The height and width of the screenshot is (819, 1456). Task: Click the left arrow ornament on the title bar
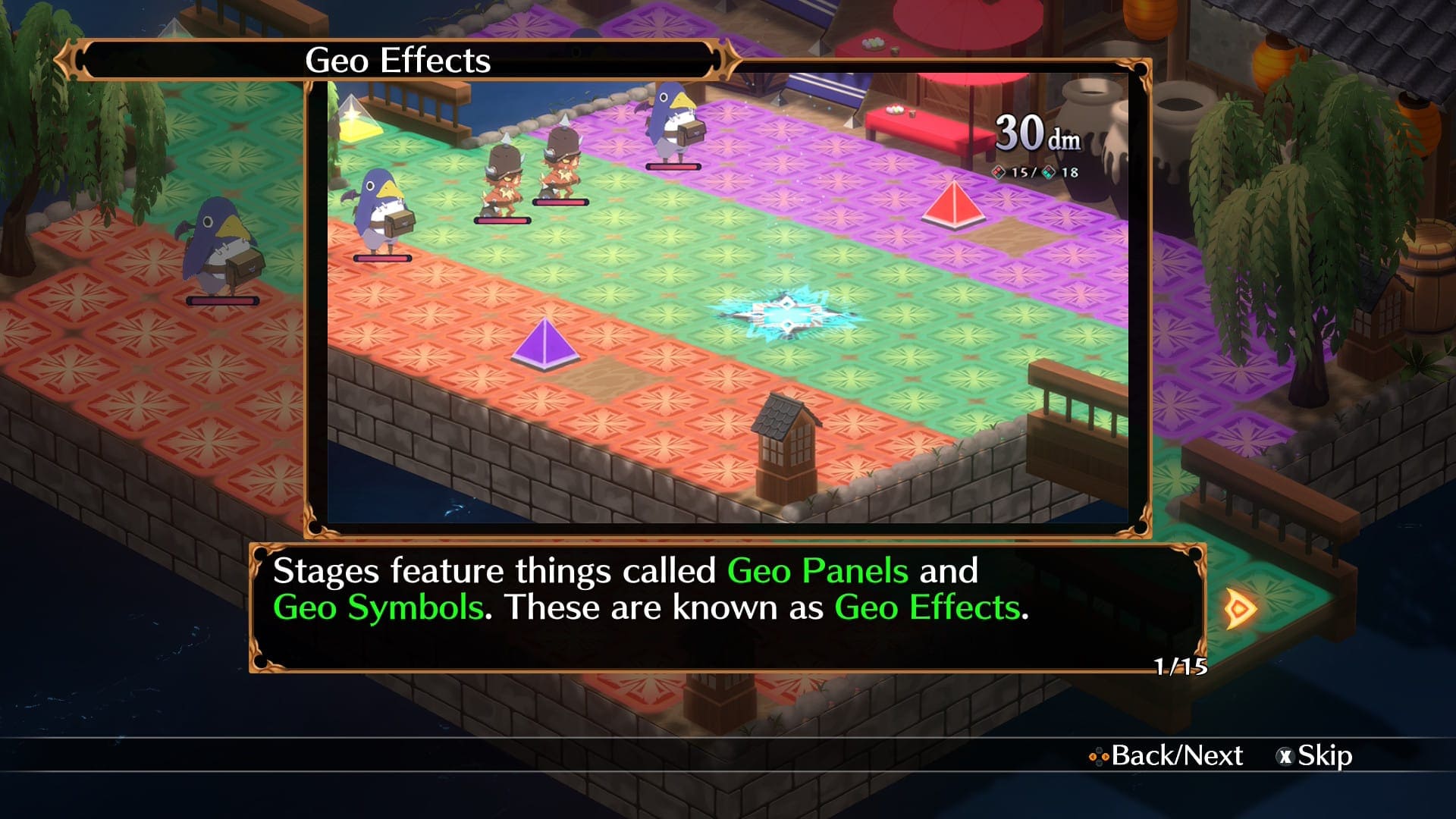tap(68, 58)
